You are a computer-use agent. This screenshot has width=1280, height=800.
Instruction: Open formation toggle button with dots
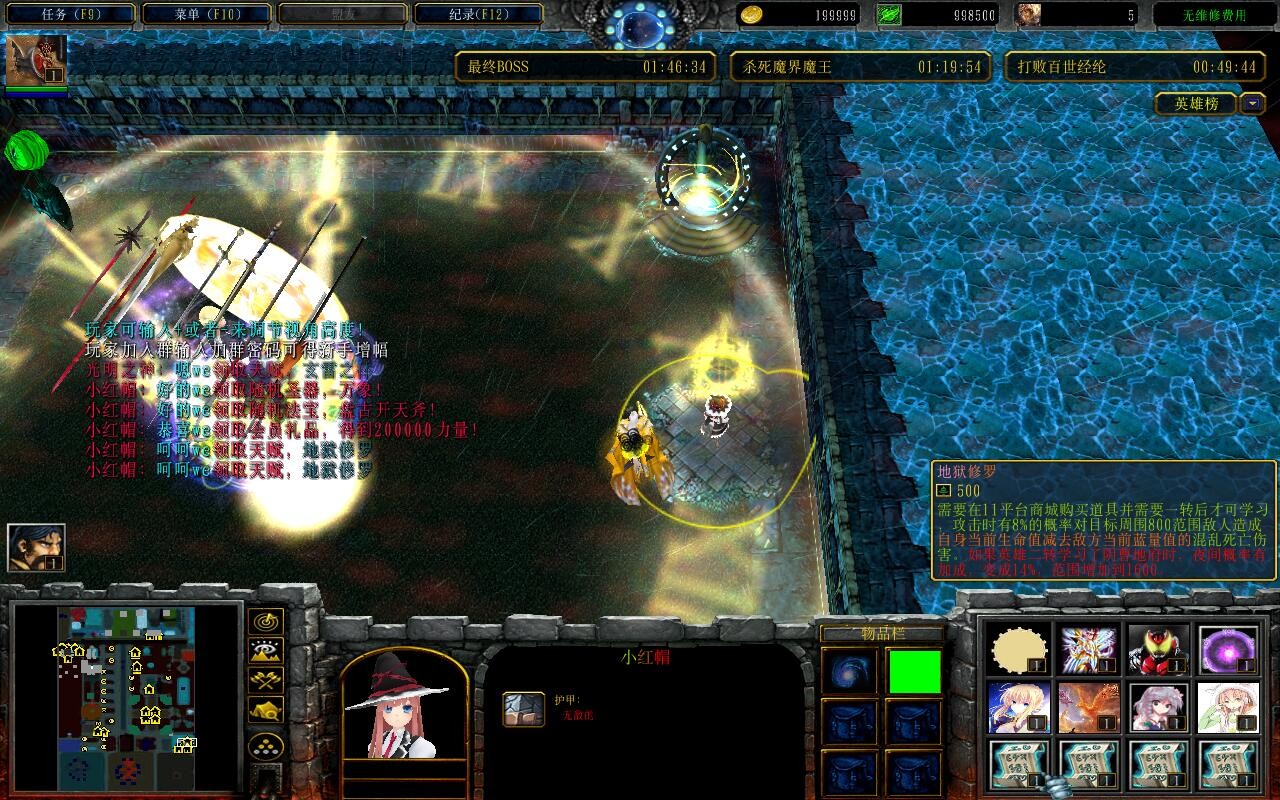265,745
